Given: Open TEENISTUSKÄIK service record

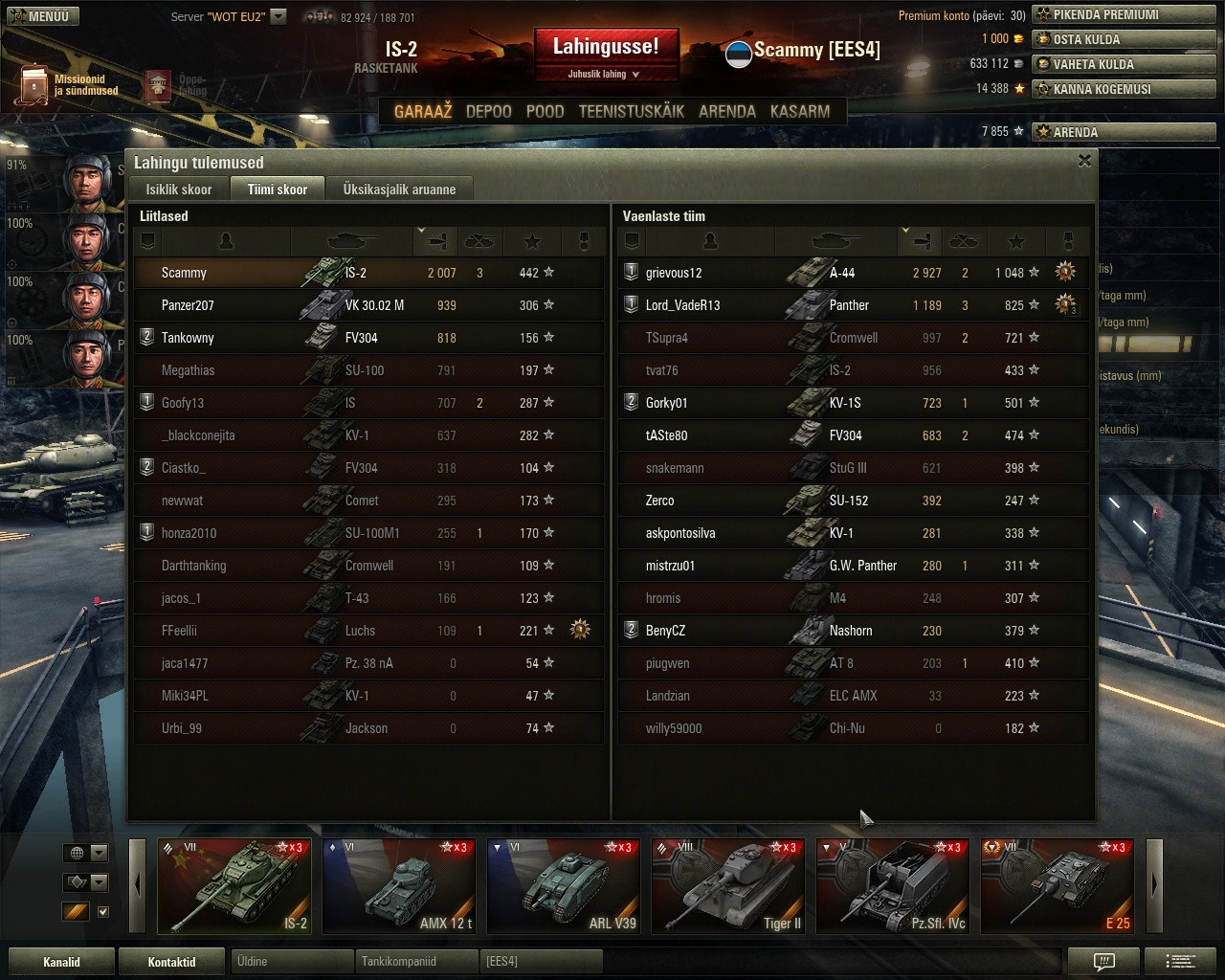Looking at the screenshot, I should click(x=631, y=111).
